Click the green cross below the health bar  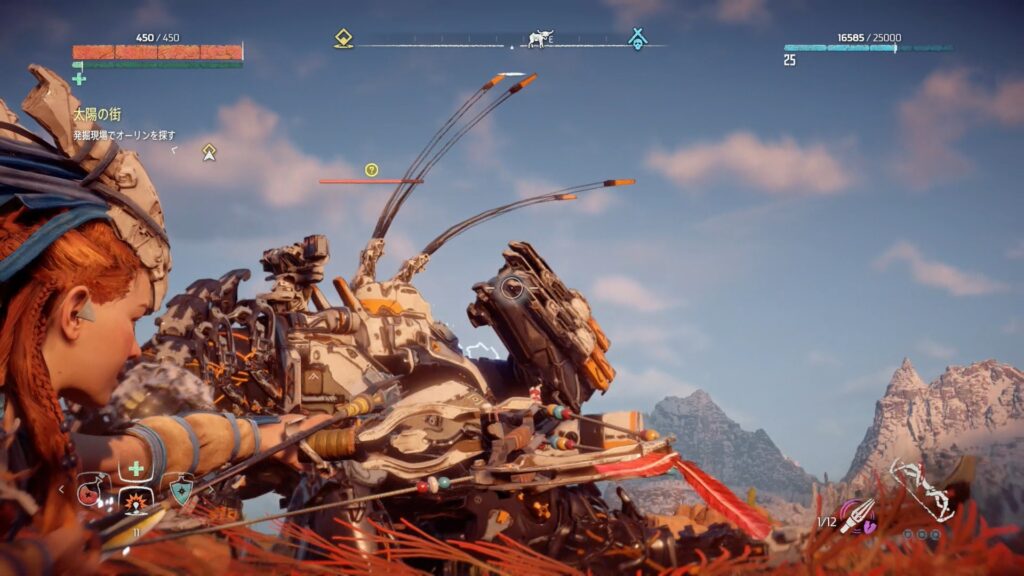(x=79, y=78)
